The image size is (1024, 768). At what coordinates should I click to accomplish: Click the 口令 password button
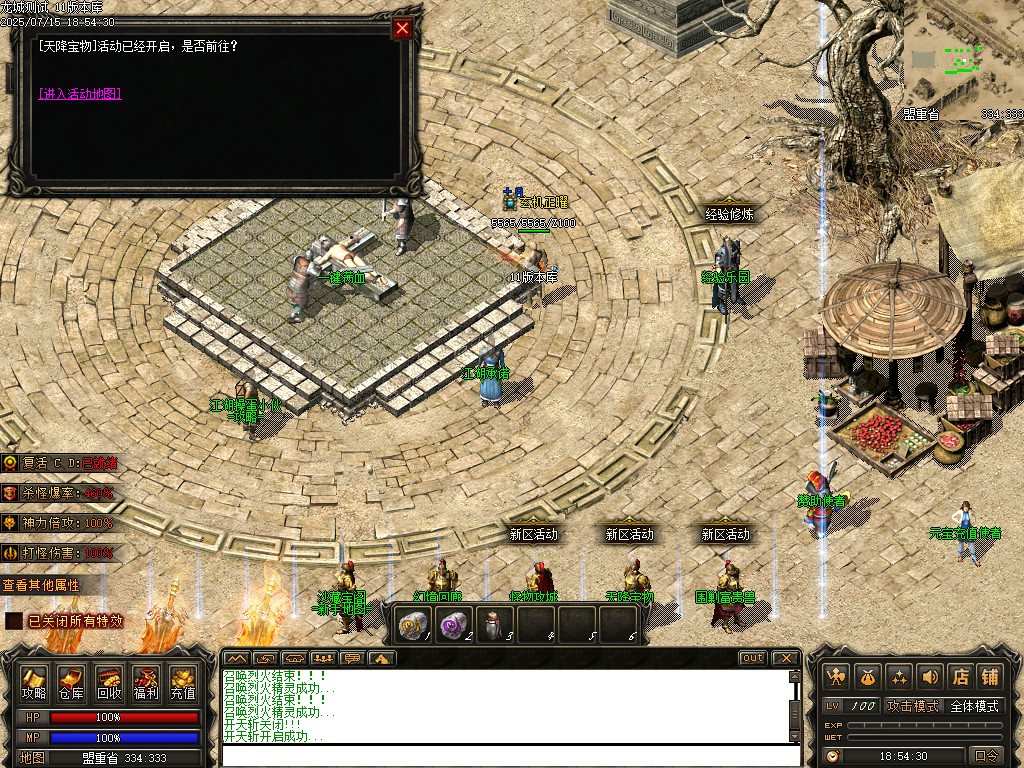[986, 756]
